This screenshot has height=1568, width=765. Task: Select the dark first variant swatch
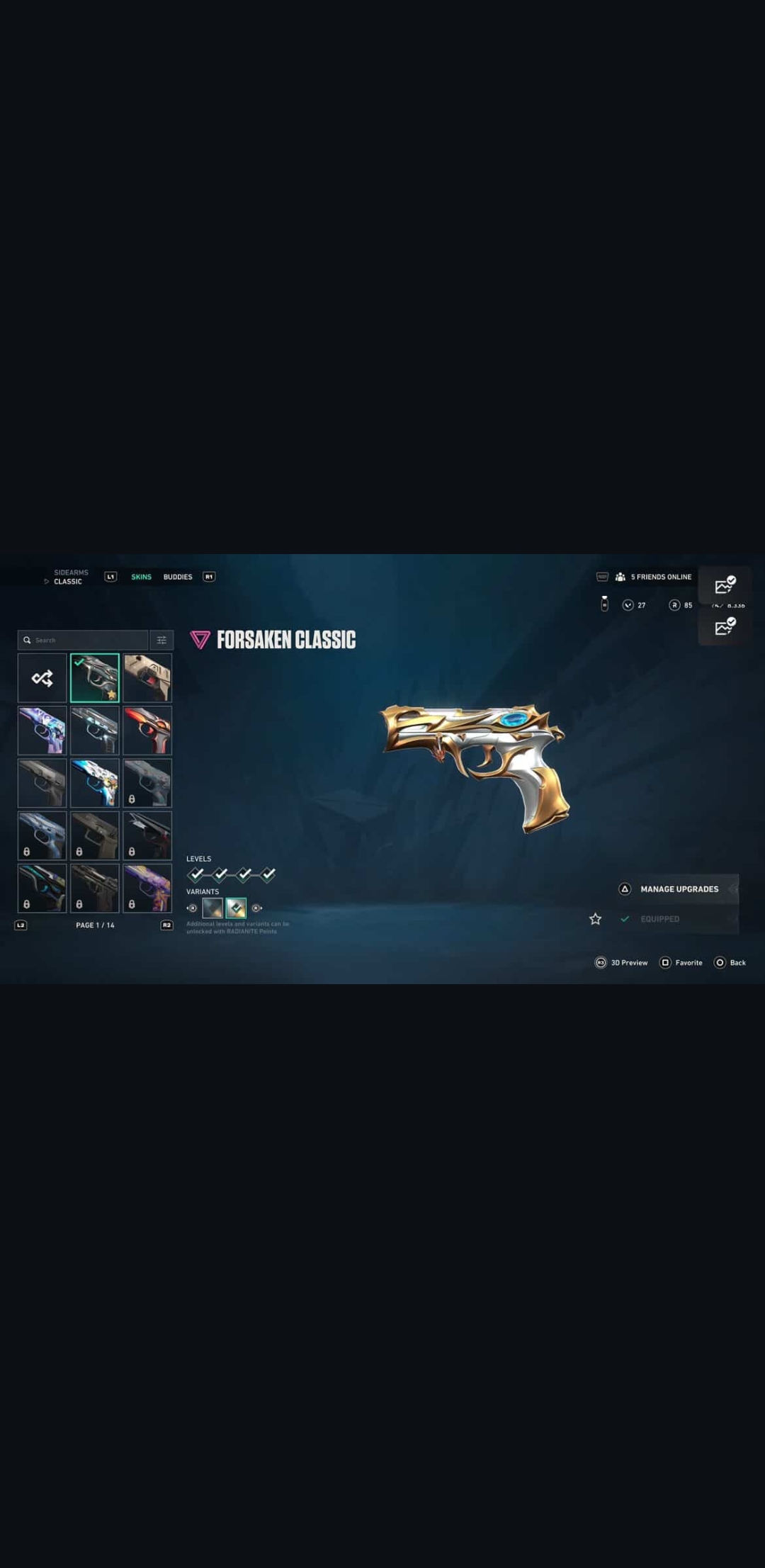click(x=212, y=908)
